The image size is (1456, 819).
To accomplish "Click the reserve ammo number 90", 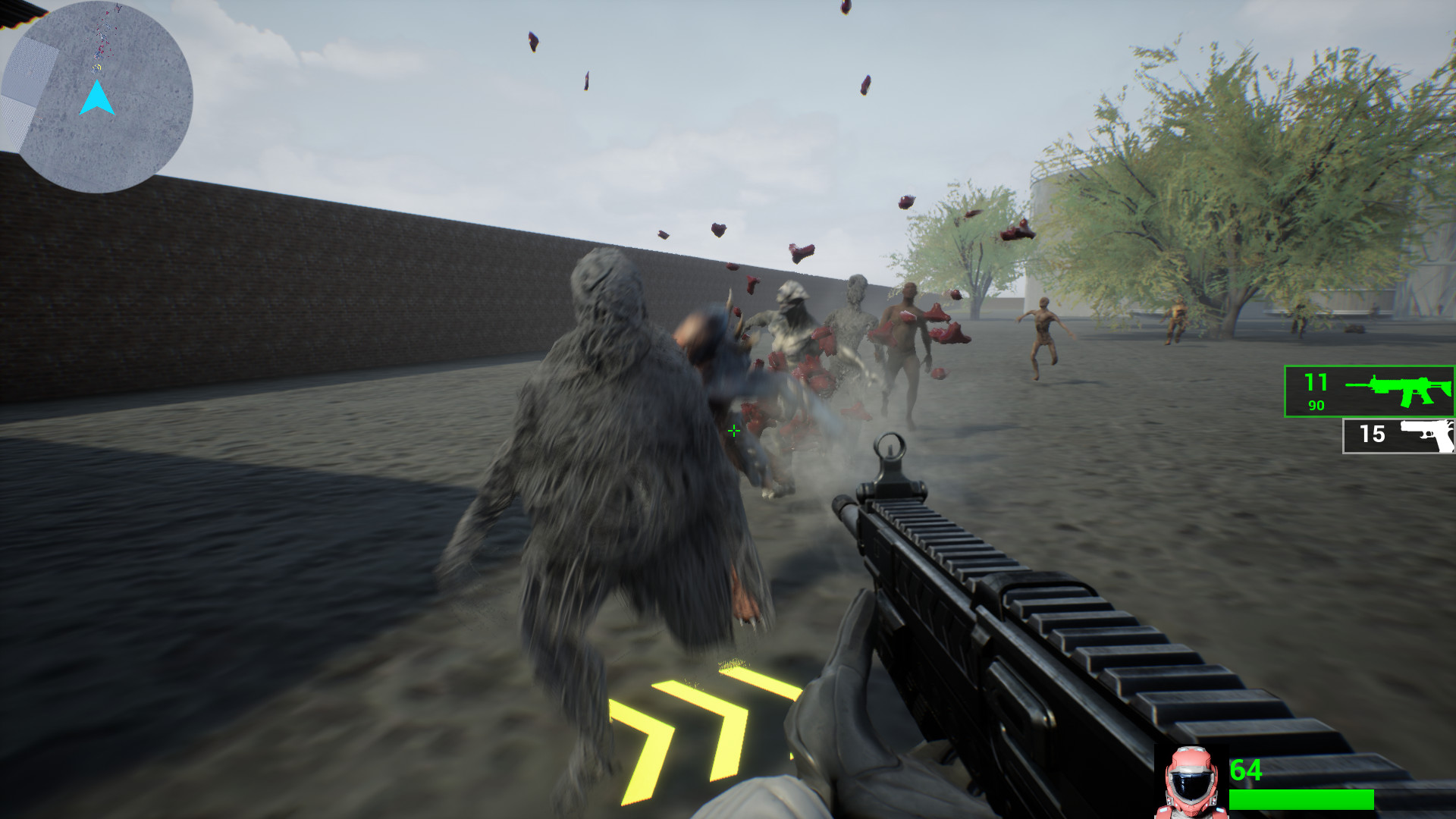I will tap(1317, 405).
